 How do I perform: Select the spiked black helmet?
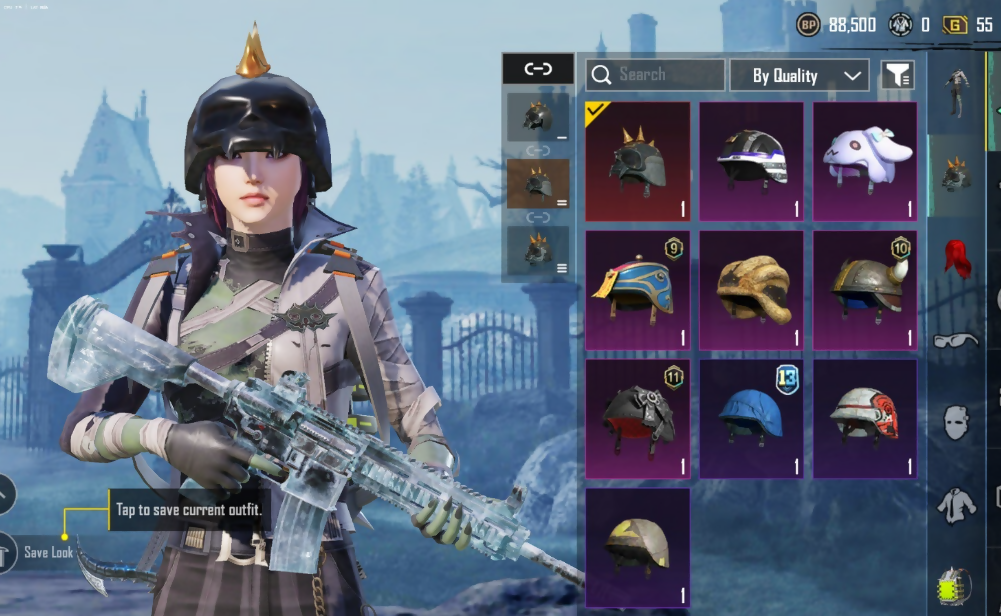pyautogui.click(x=637, y=161)
